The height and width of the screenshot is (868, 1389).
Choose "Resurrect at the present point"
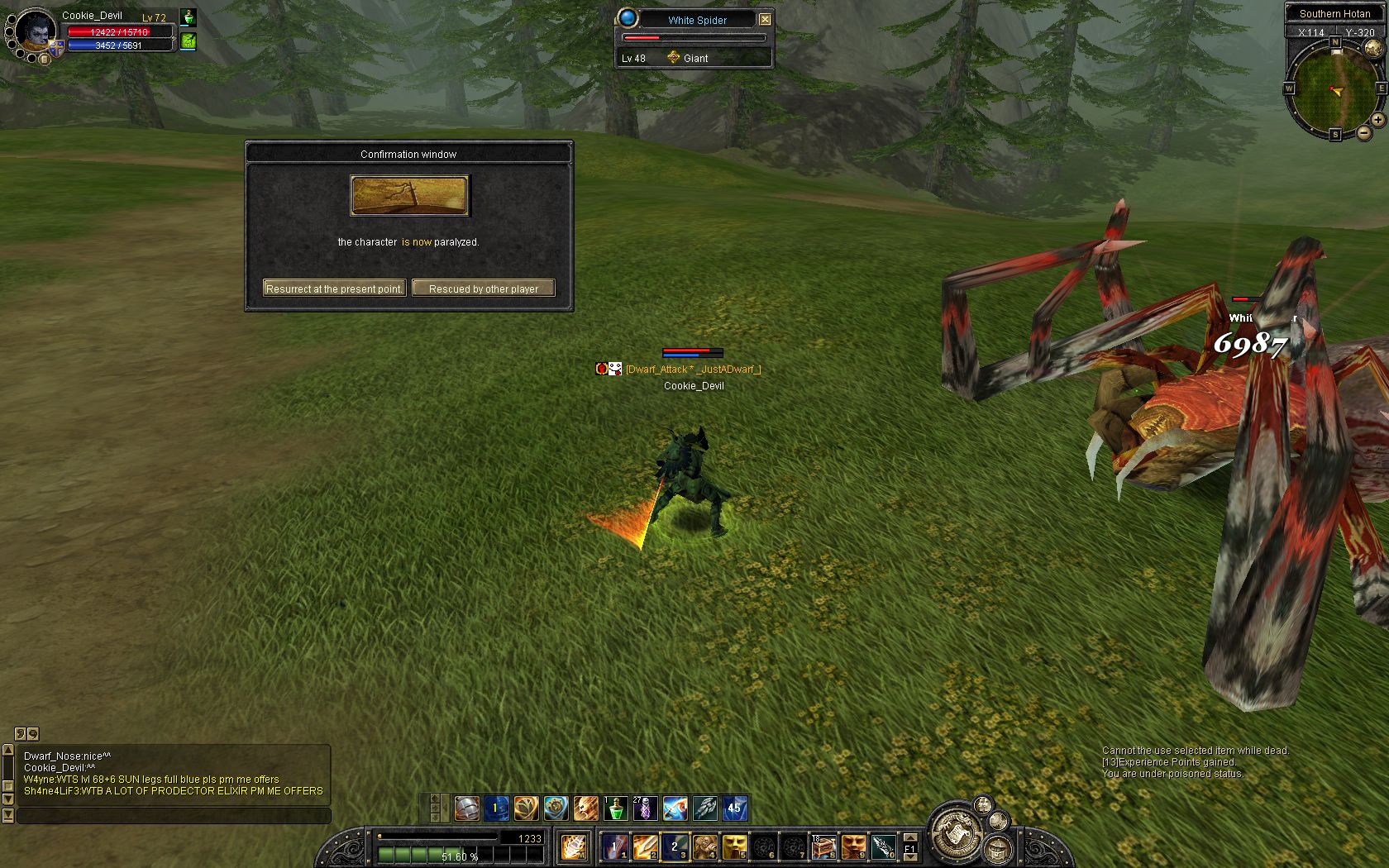pos(334,289)
